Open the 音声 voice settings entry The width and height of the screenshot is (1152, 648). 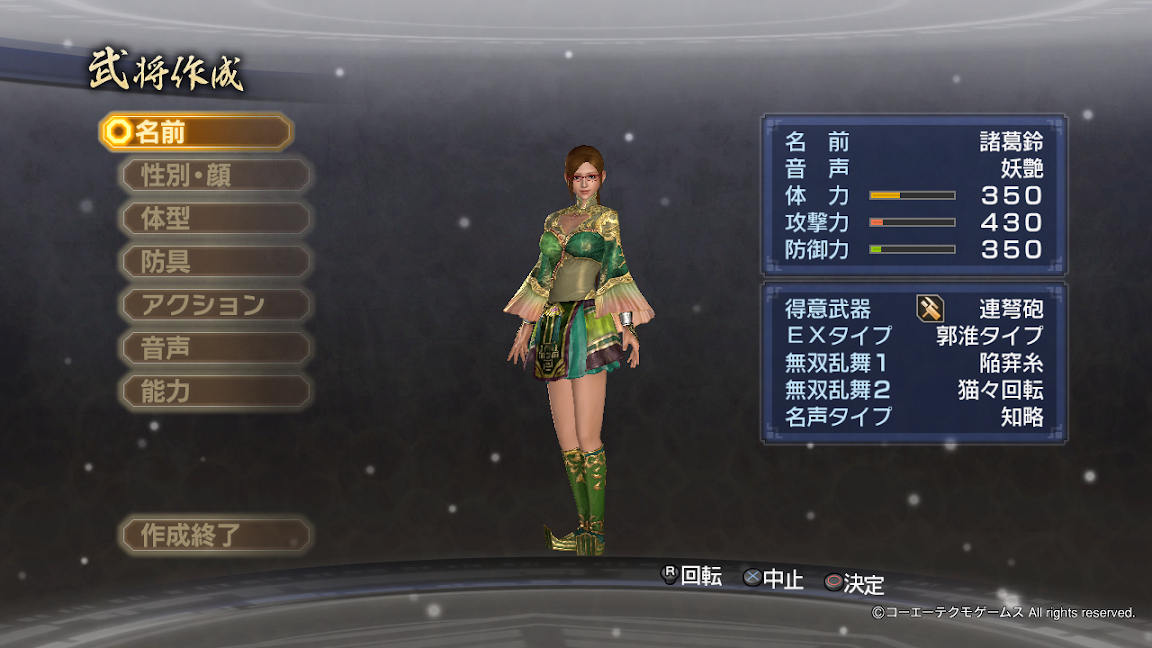point(215,348)
